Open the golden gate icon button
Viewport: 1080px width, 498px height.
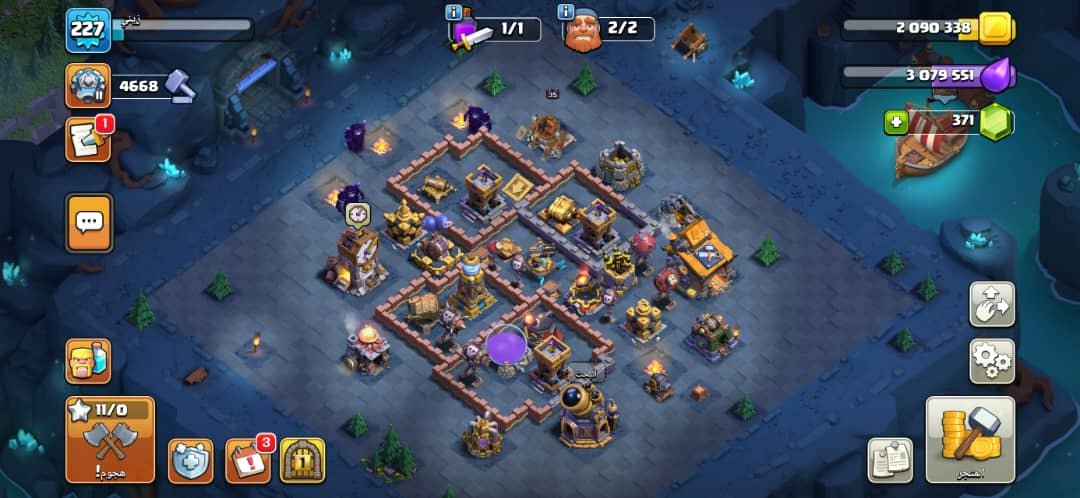[302, 460]
